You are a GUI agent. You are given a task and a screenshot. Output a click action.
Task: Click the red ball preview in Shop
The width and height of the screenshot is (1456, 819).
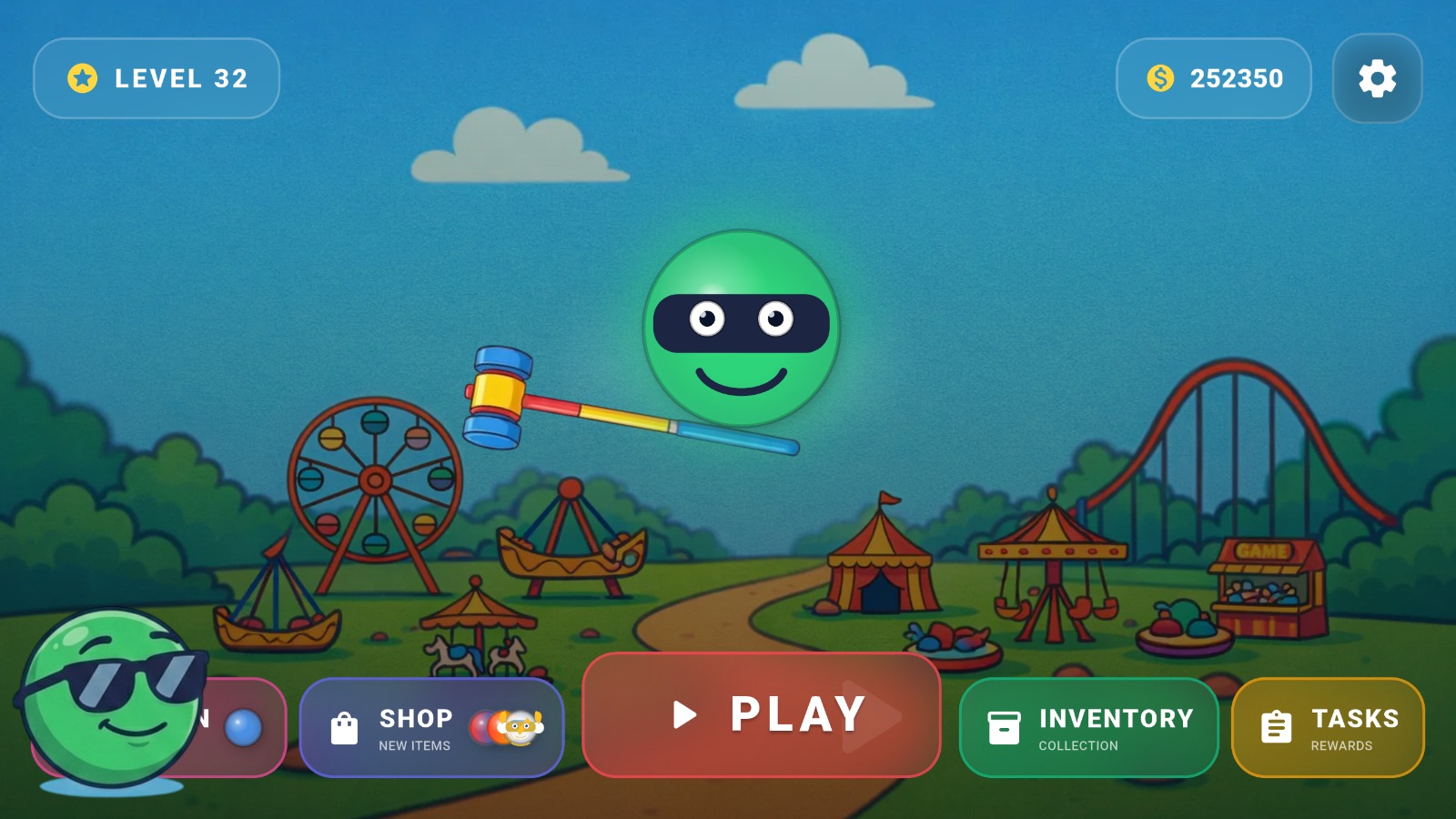[x=480, y=728]
